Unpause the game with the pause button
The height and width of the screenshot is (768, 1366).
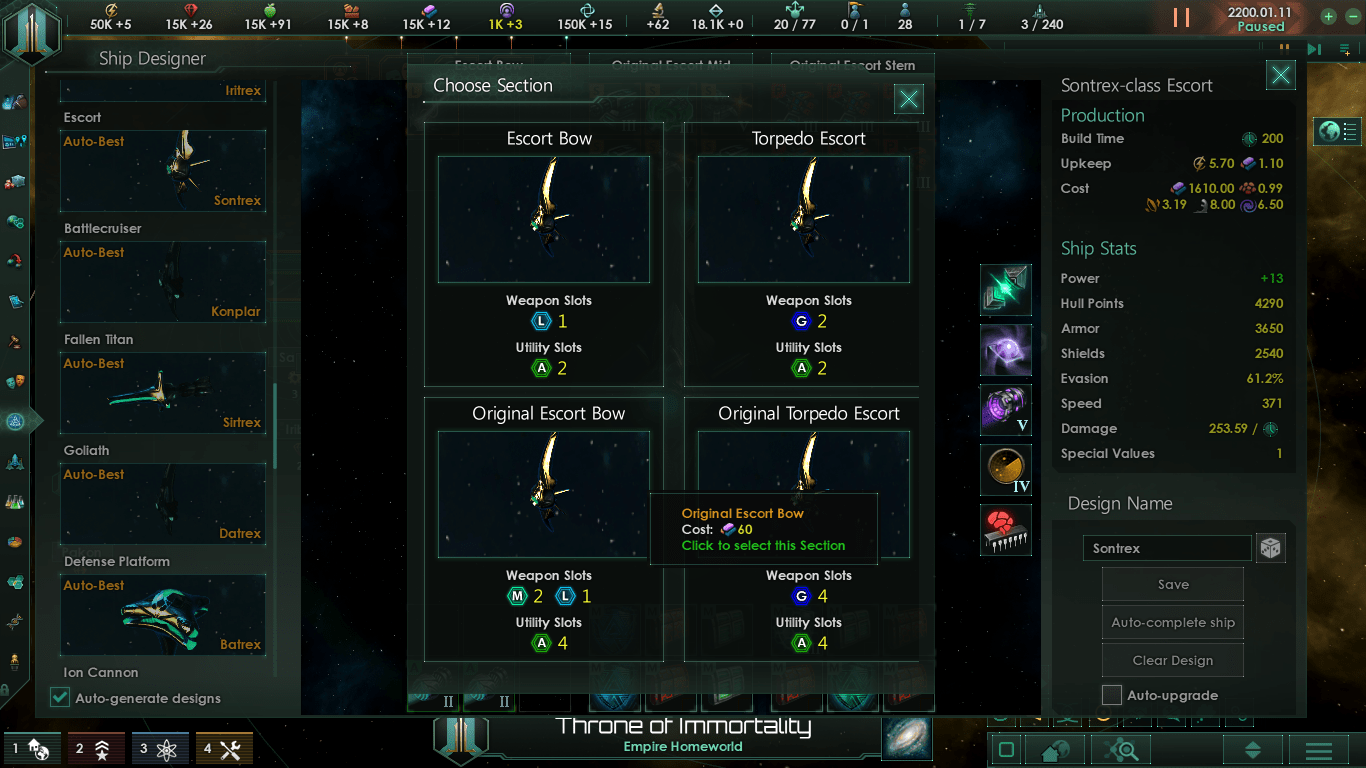click(x=1181, y=17)
